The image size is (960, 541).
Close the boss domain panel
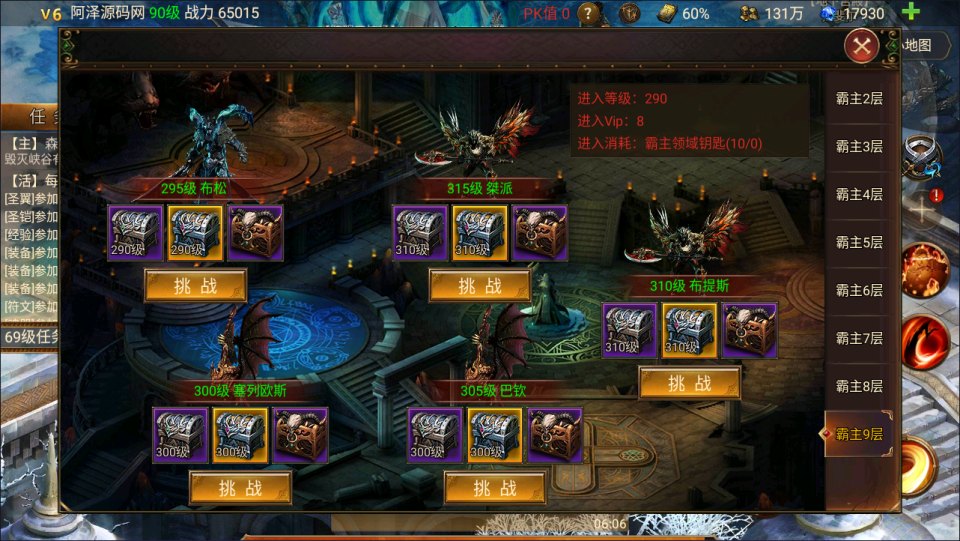[x=861, y=45]
